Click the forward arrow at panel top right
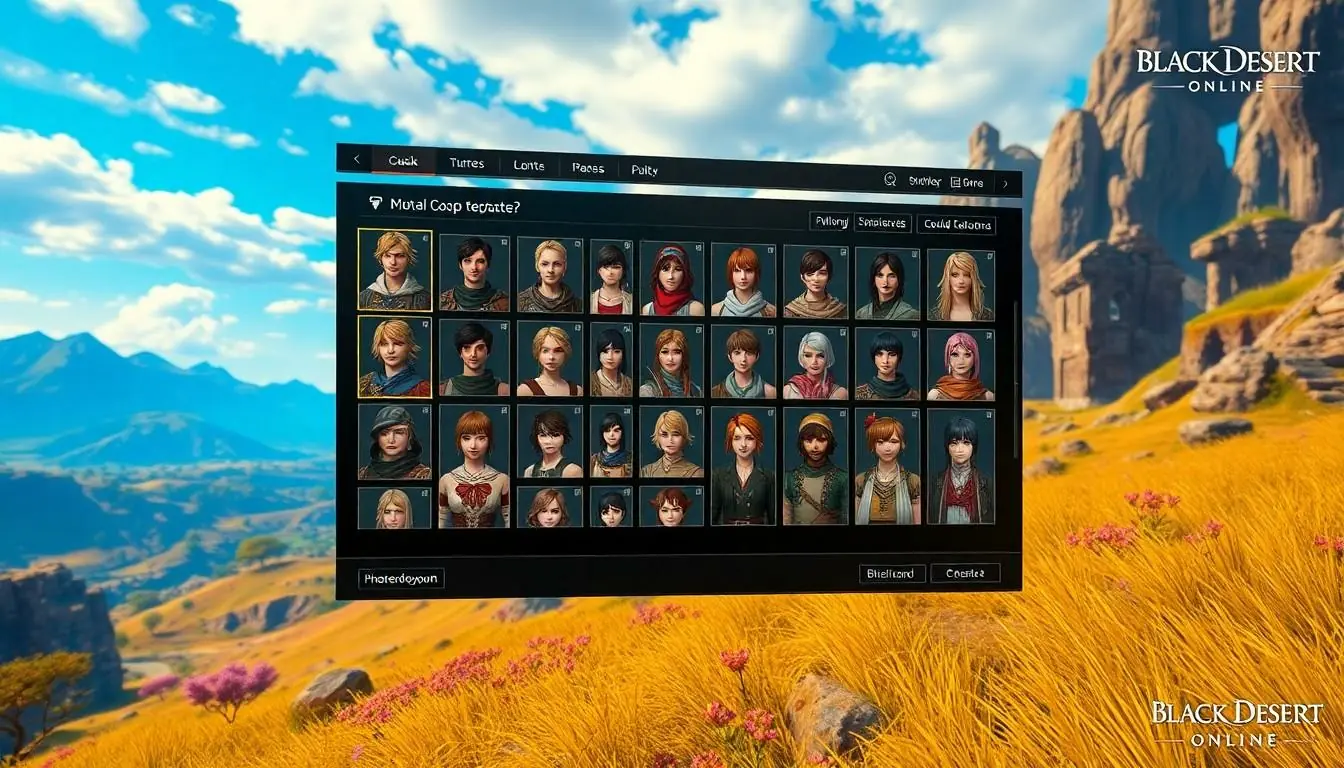The height and width of the screenshot is (768, 1344). (x=1005, y=183)
